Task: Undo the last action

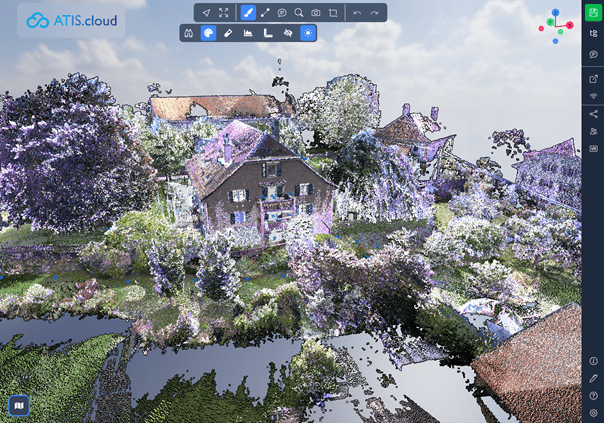Action: (357, 13)
